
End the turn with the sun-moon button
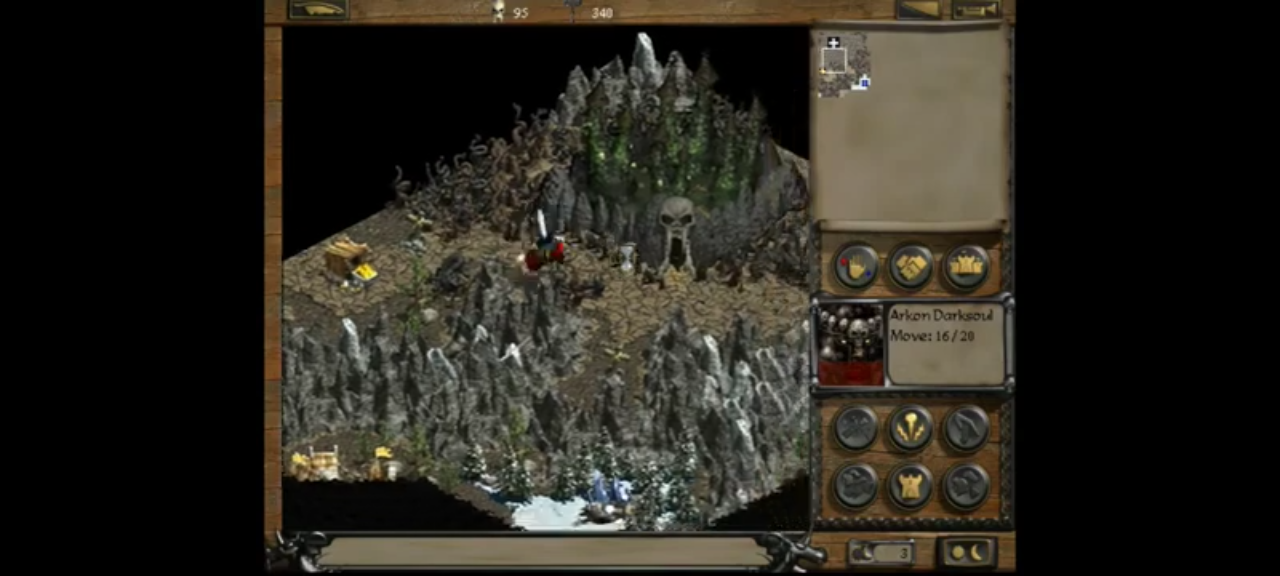tap(967, 552)
